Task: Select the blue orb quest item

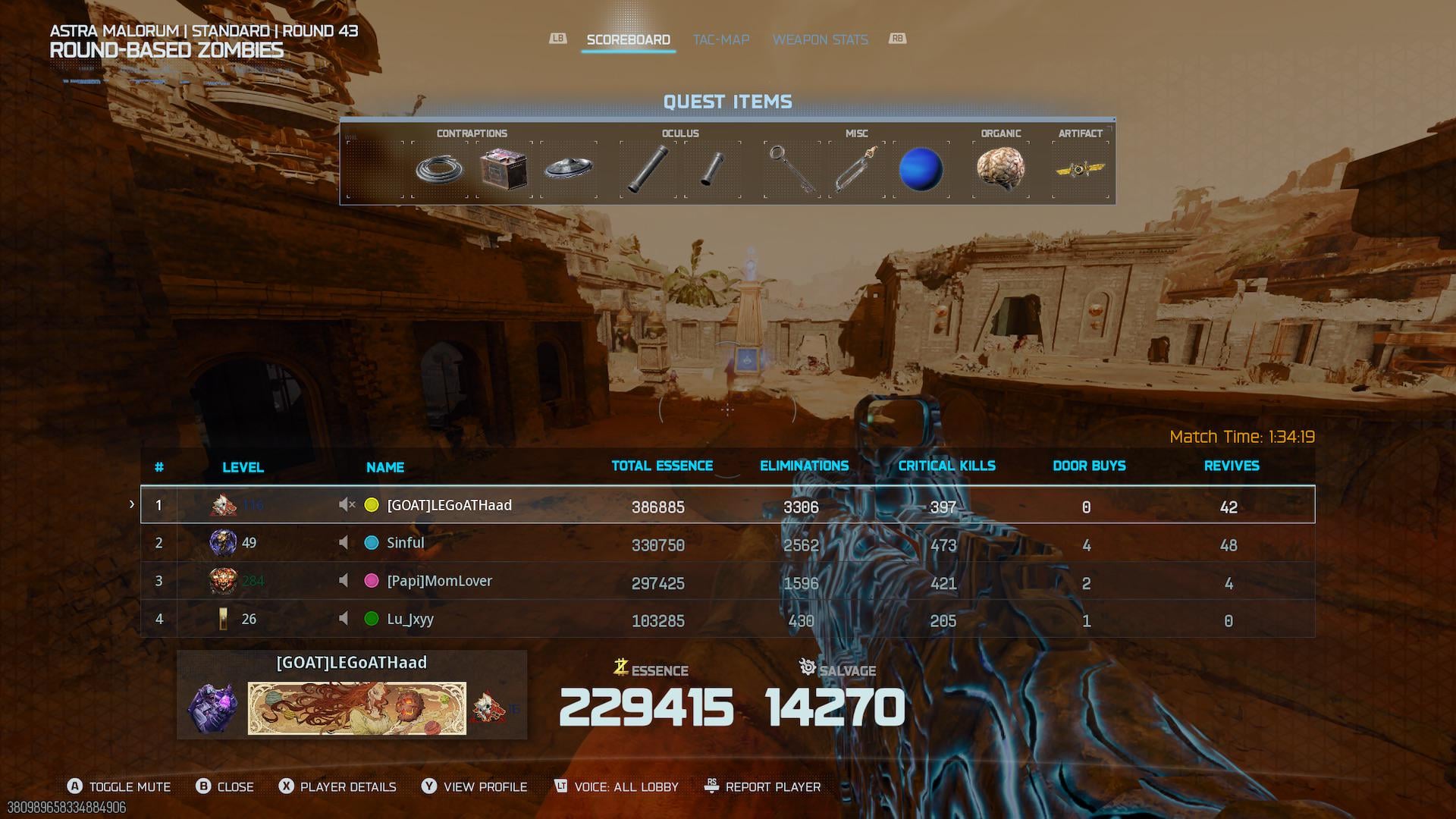Action: (921, 168)
